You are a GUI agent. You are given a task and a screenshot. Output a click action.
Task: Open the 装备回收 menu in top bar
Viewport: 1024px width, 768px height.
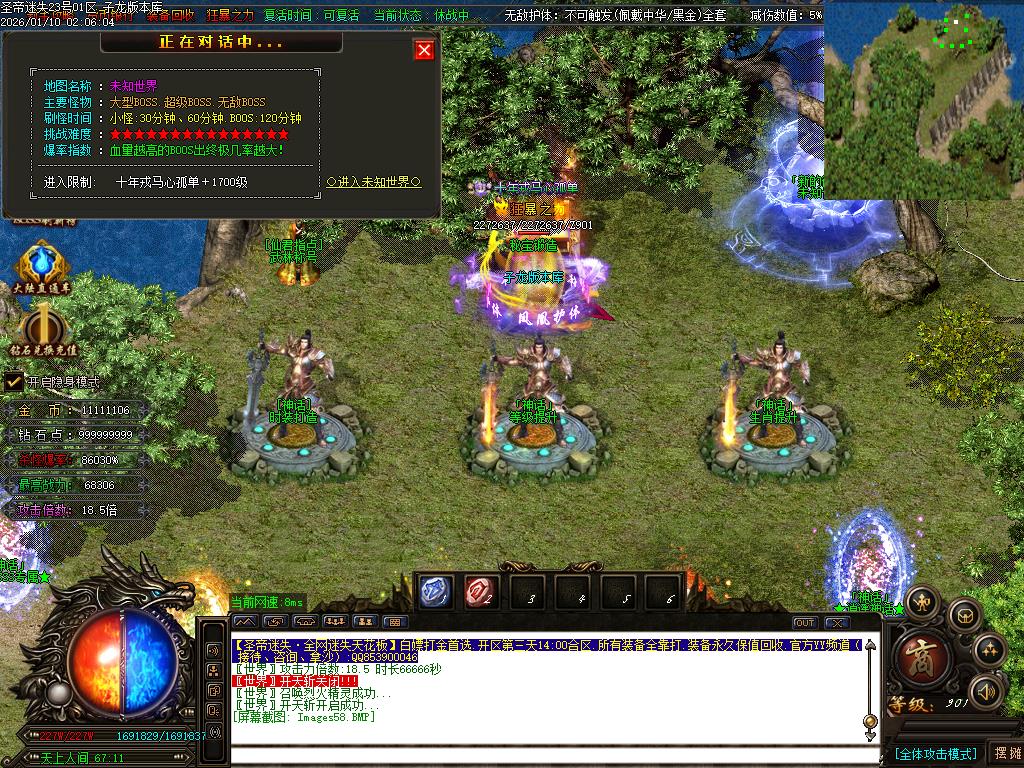coord(170,16)
